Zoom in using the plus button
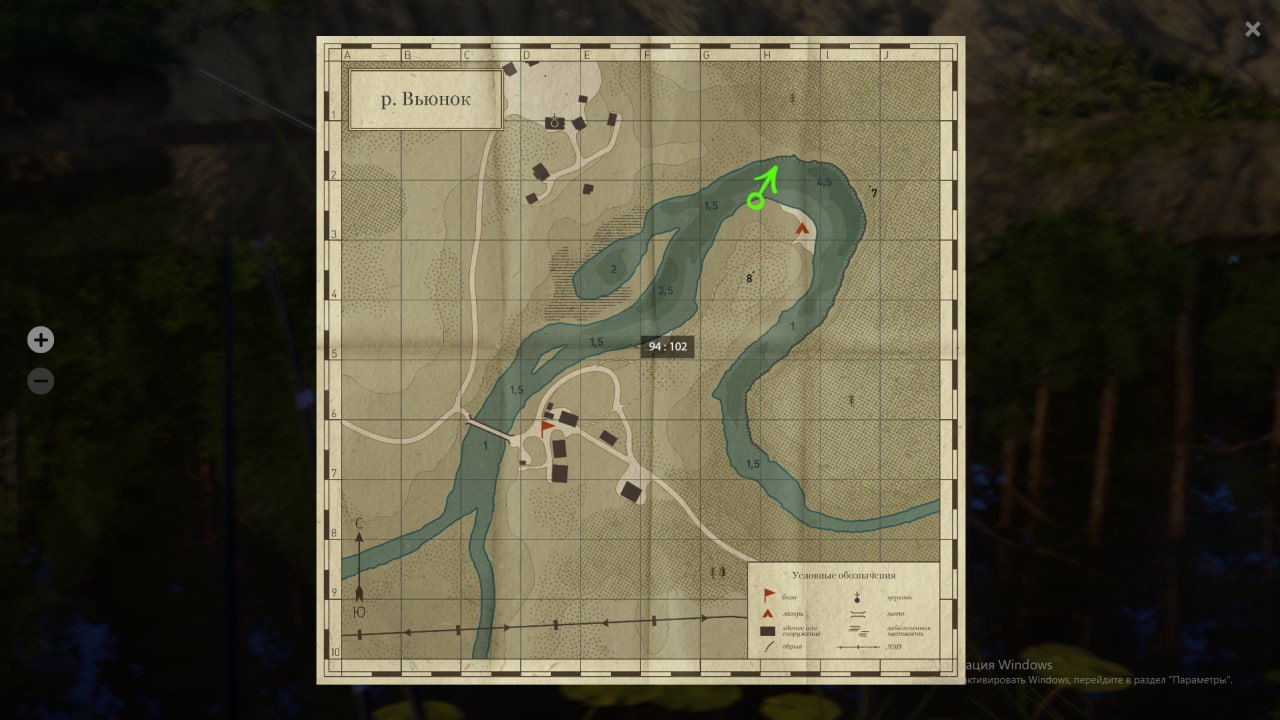Image resolution: width=1280 pixels, height=720 pixels. [40, 340]
